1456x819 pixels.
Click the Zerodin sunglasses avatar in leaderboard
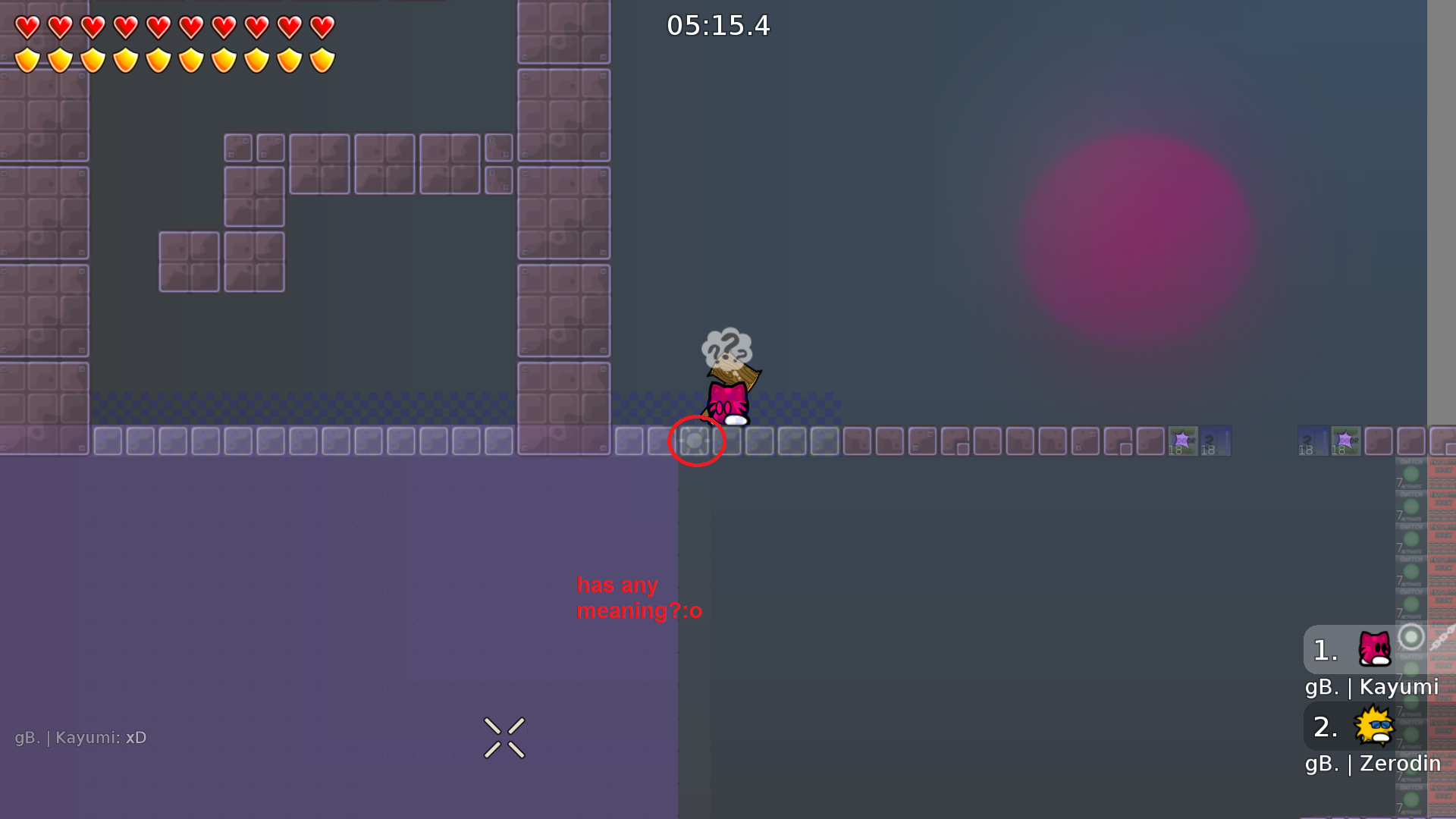(1374, 726)
